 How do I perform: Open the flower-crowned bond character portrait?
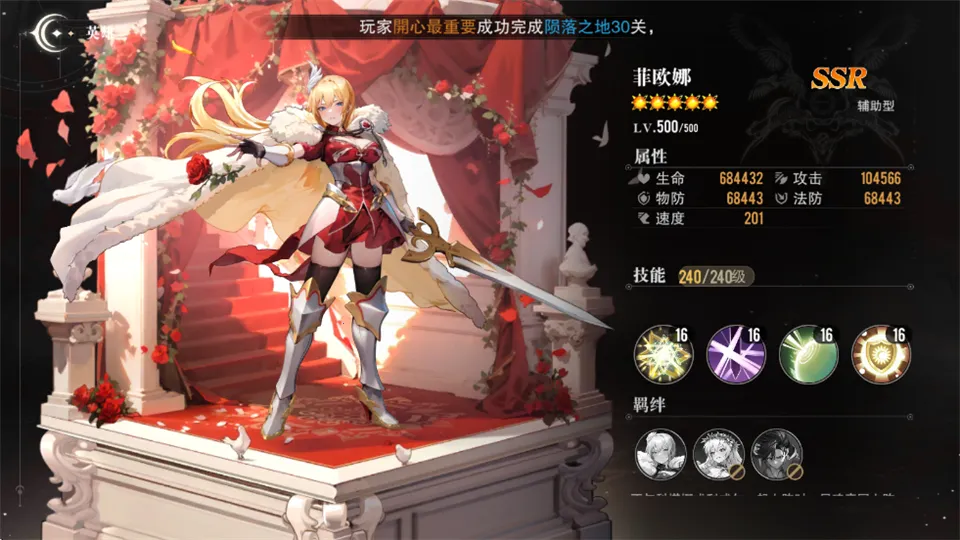click(x=718, y=454)
